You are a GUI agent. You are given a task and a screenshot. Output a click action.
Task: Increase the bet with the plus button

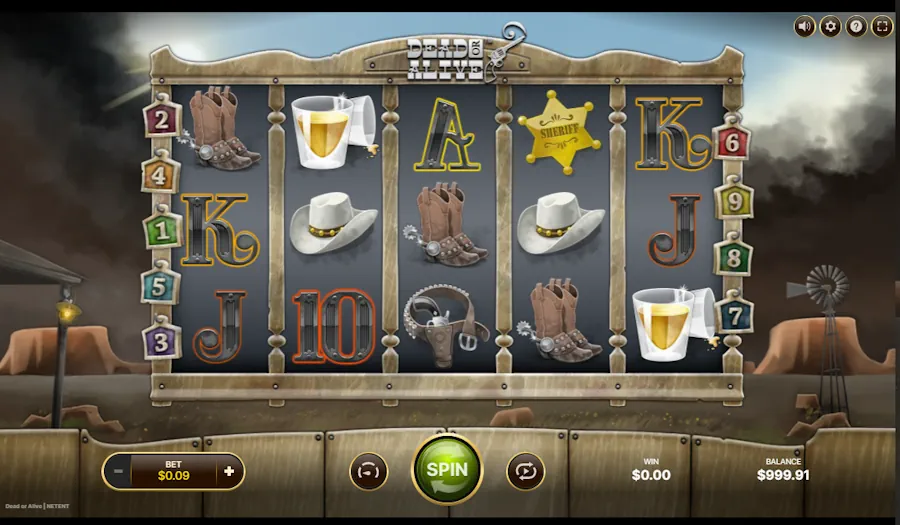click(229, 471)
